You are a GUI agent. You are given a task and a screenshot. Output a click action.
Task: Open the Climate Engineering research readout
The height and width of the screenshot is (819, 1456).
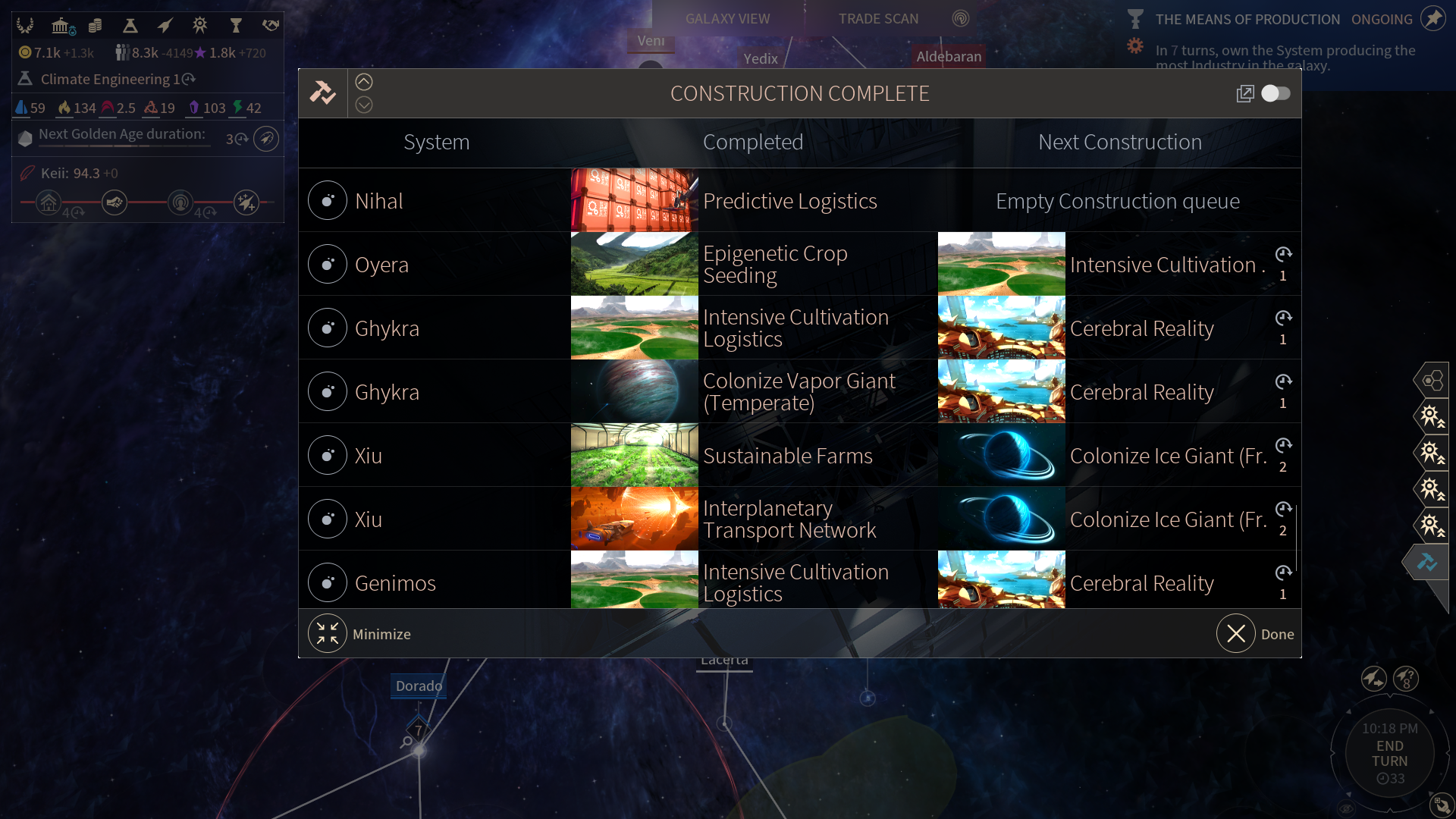click(105, 79)
